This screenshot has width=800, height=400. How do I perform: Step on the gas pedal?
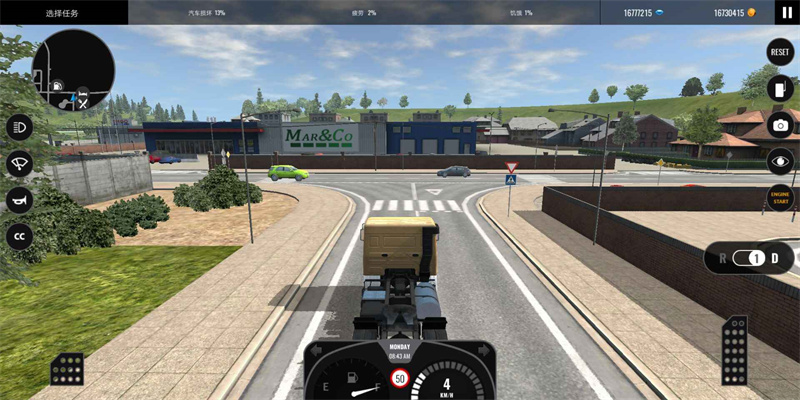click(x=734, y=350)
